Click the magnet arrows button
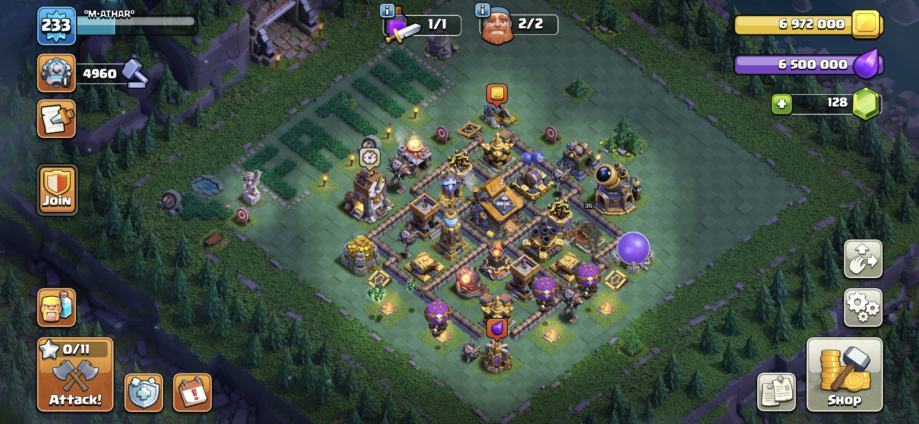This screenshot has height=424, width=919. [x=862, y=258]
